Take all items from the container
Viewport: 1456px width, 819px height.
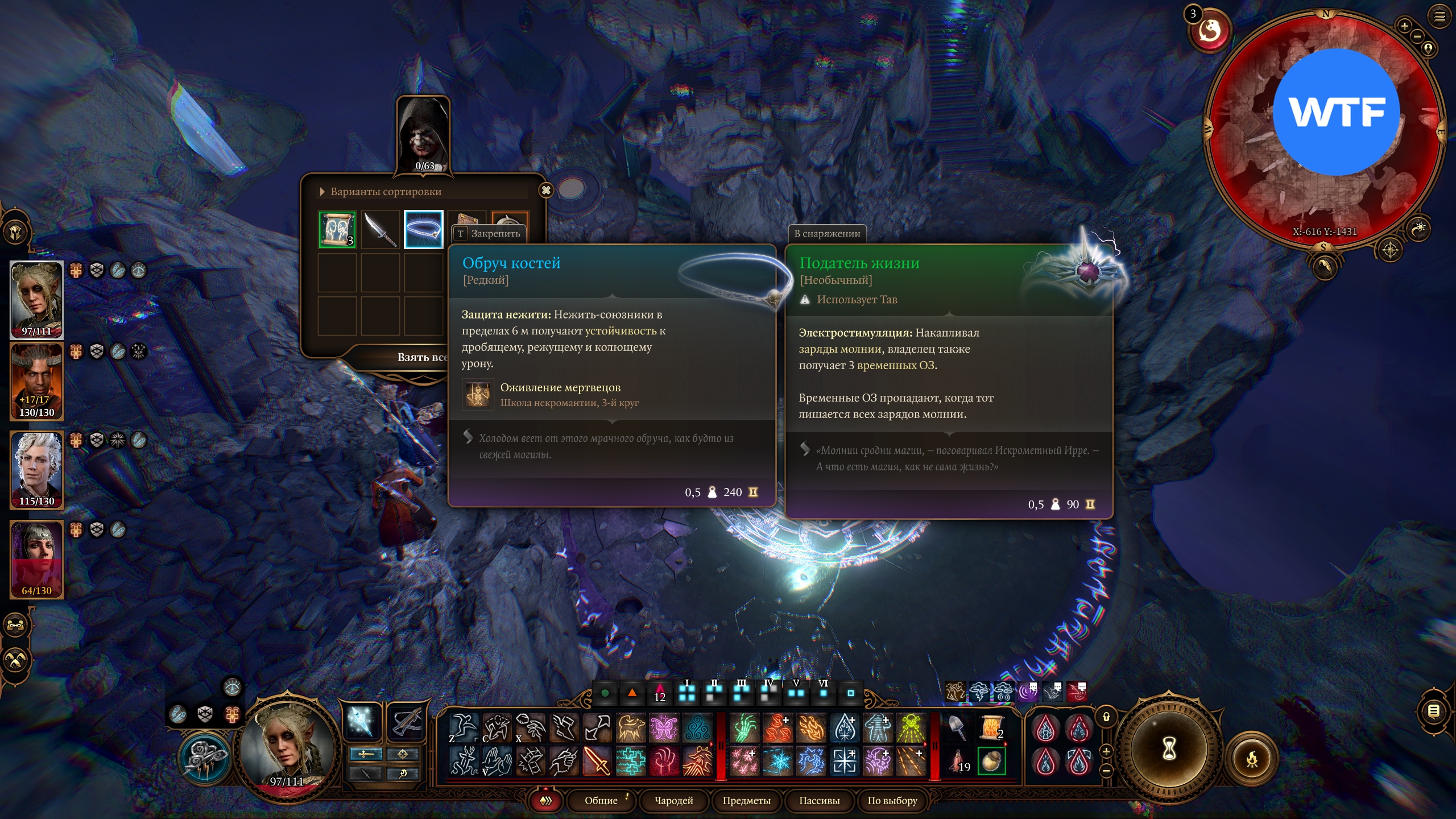click(422, 357)
